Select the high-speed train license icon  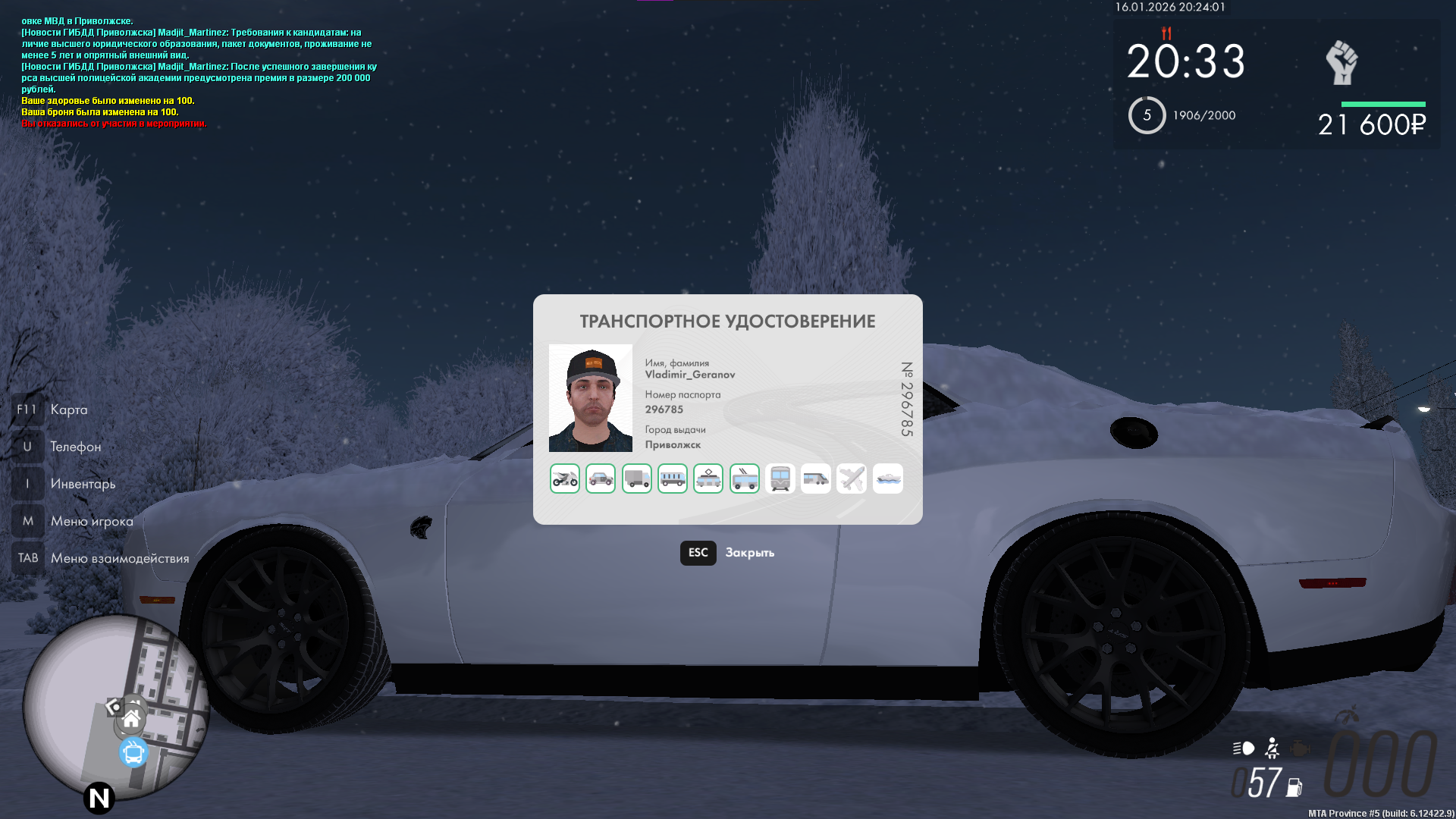(x=816, y=479)
